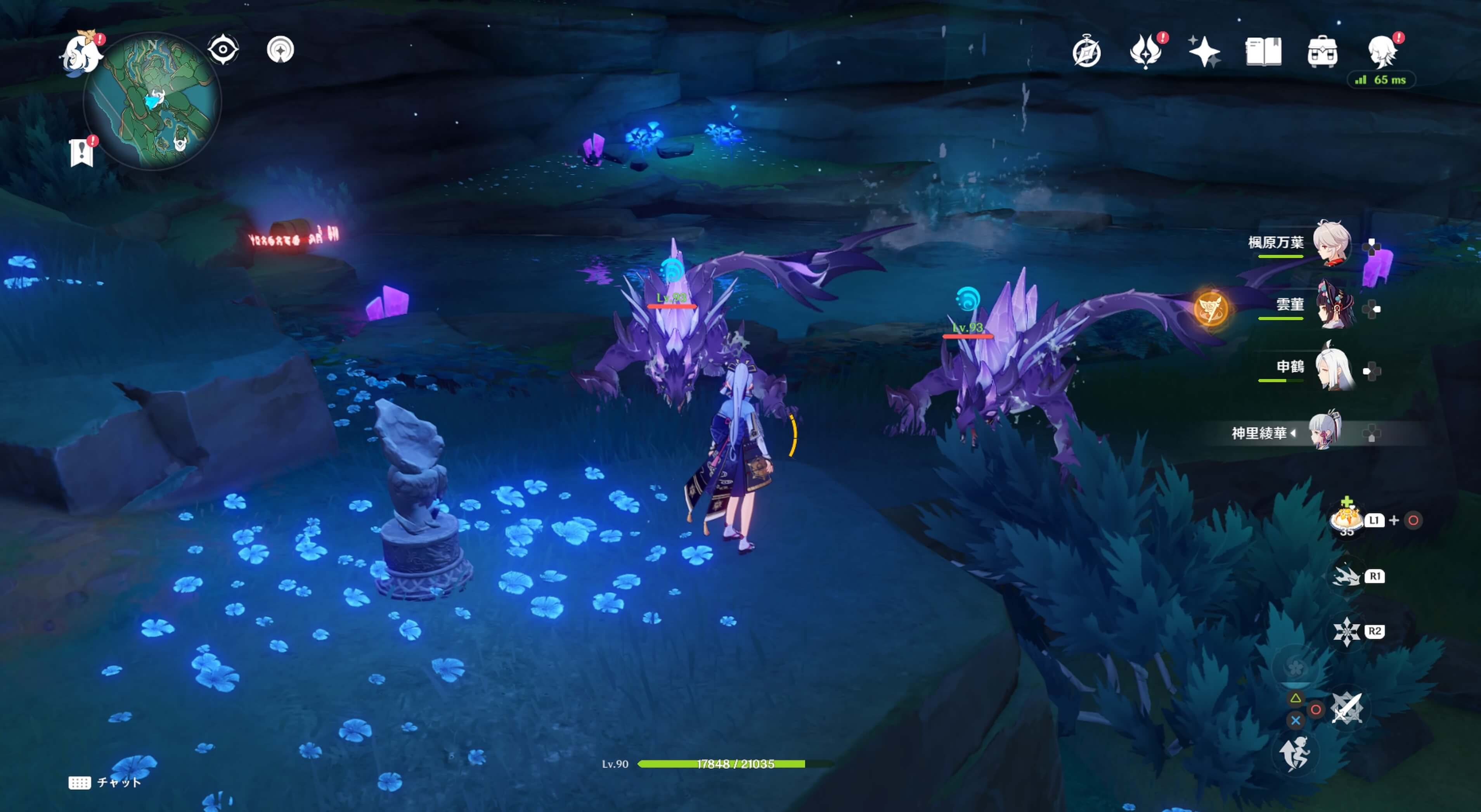Toggle elemental sight eye icon
The image size is (1481, 812).
point(223,49)
